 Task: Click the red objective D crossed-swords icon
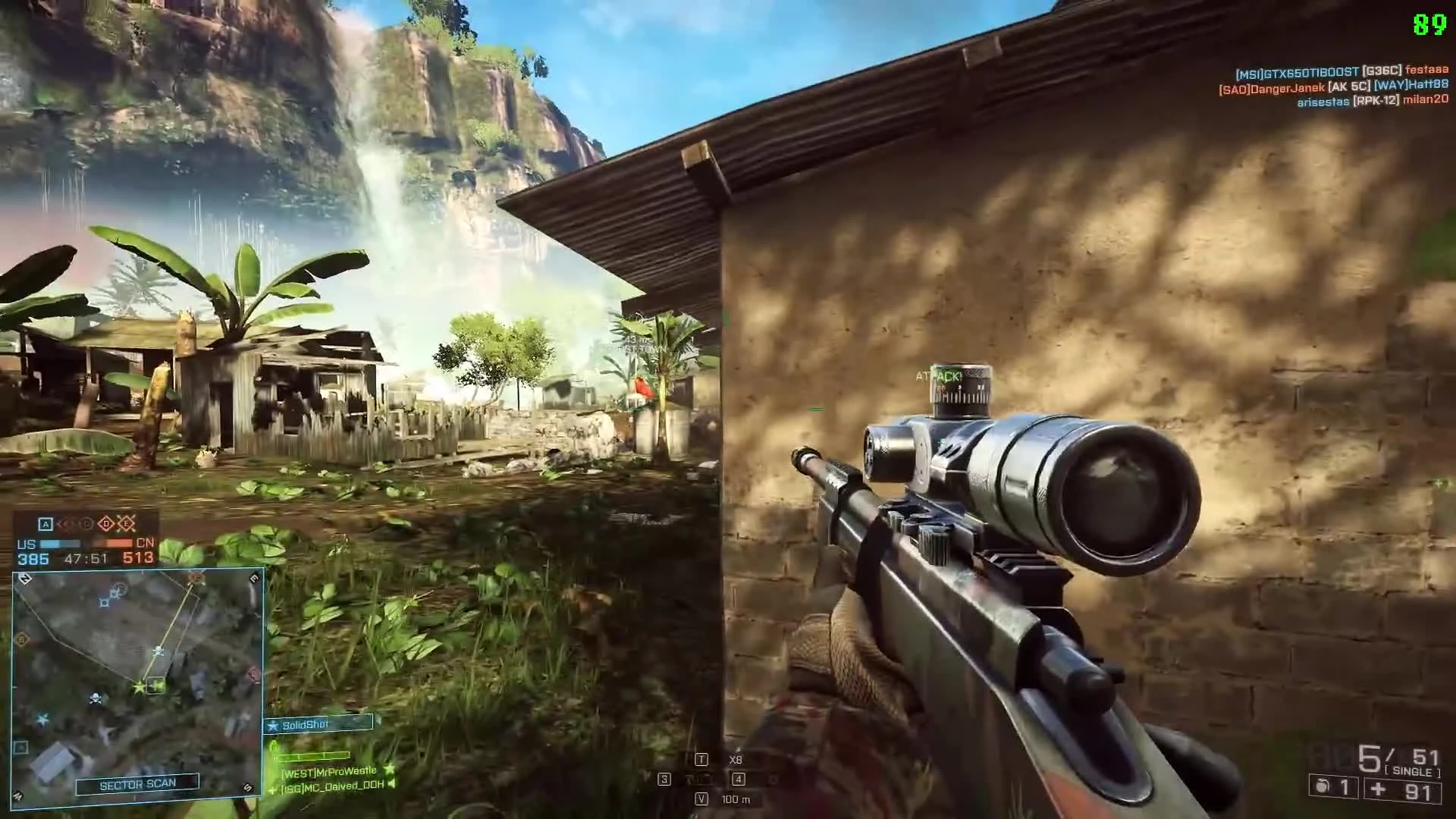(105, 523)
